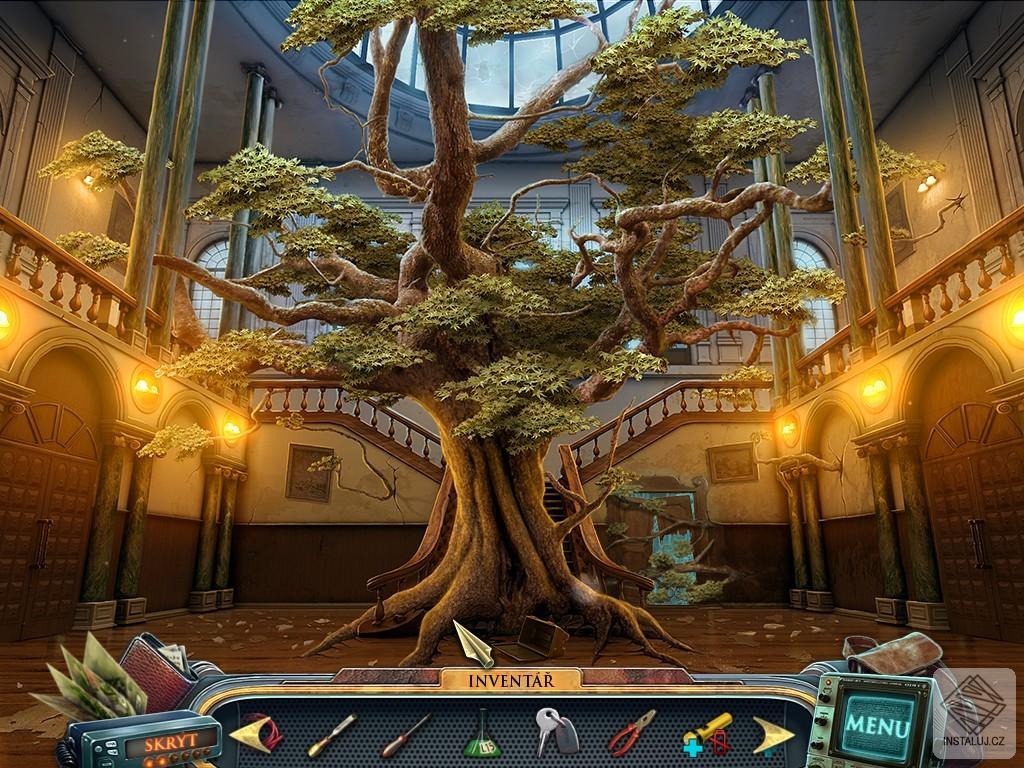Image resolution: width=1024 pixels, height=768 pixels.
Task: Pick the red-handled screwdriver from inventory
Action: pyautogui.click(x=404, y=735)
